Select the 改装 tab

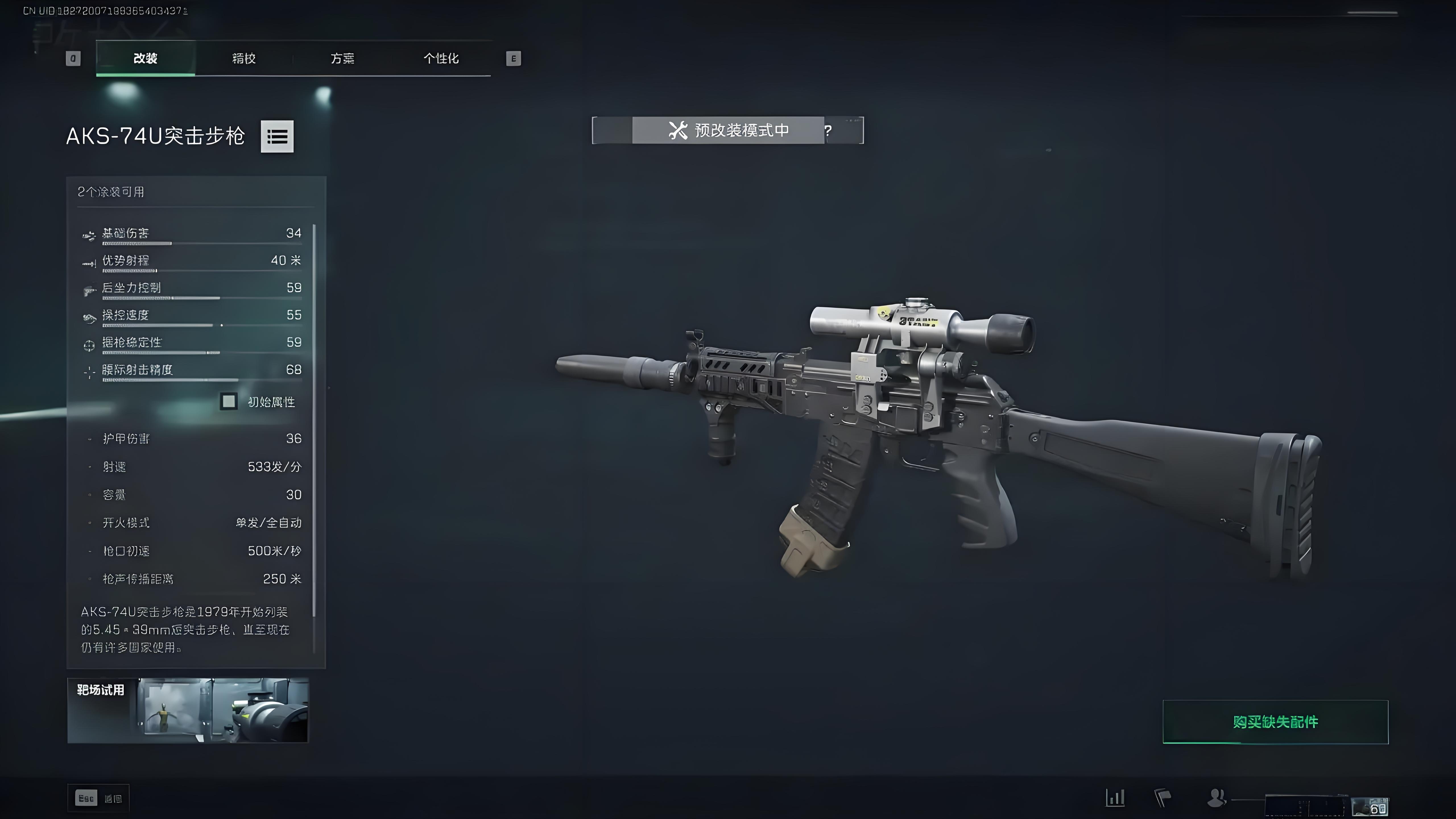pyautogui.click(x=145, y=58)
